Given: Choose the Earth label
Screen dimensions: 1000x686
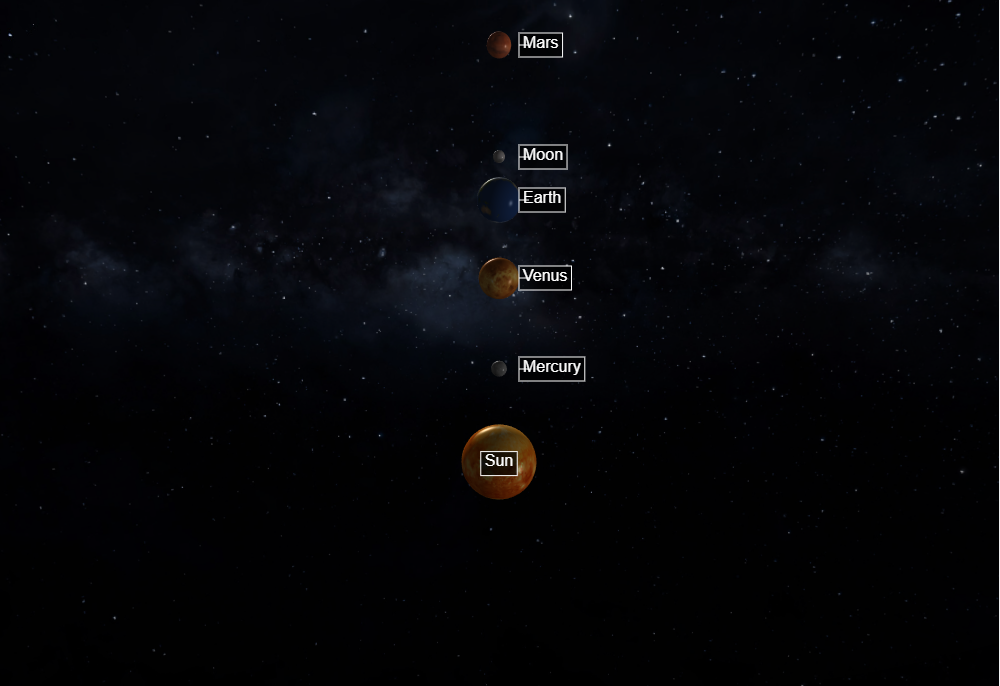Looking at the screenshot, I should coord(542,199).
